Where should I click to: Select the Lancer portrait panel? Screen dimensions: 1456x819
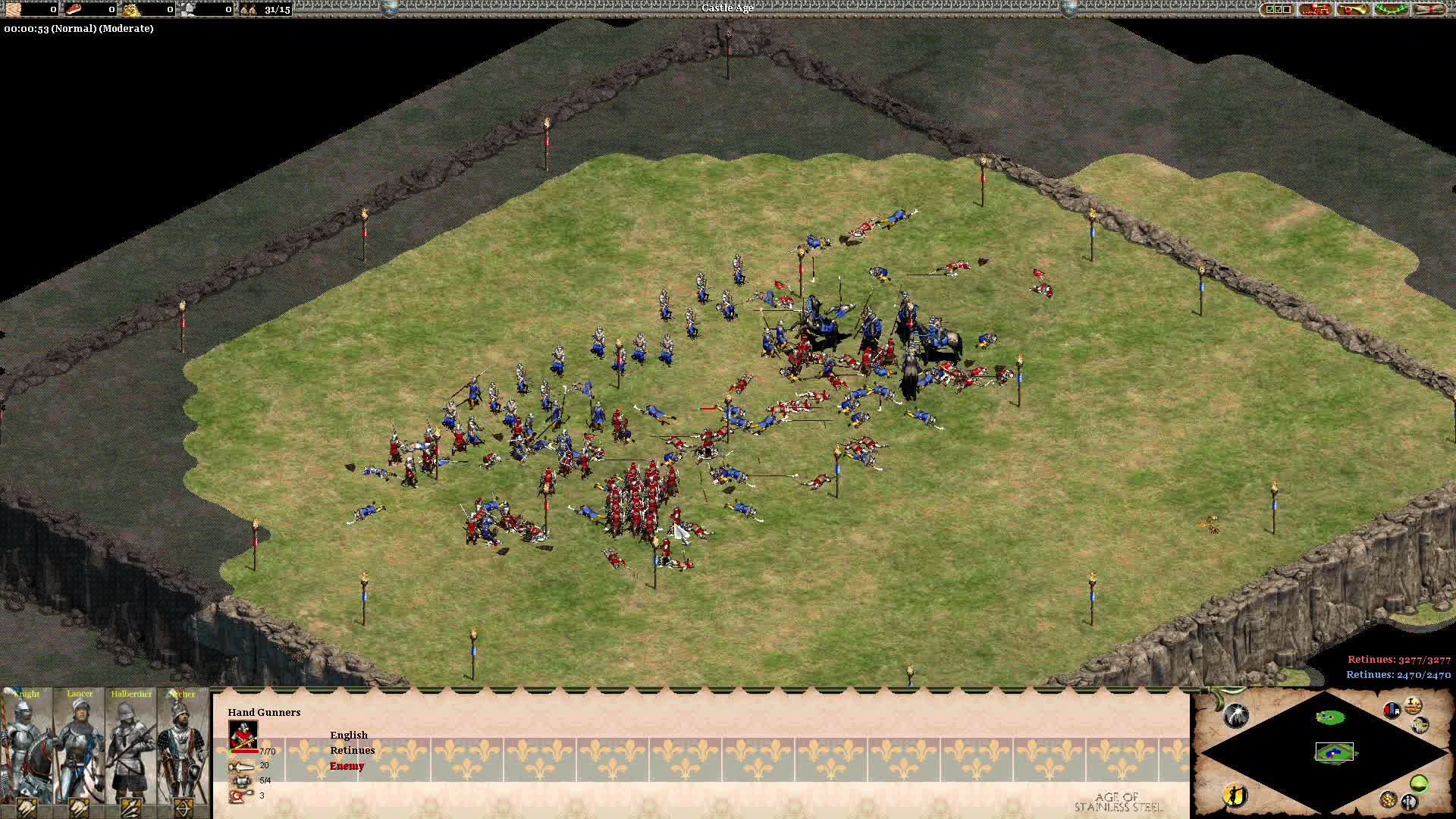(80, 751)
